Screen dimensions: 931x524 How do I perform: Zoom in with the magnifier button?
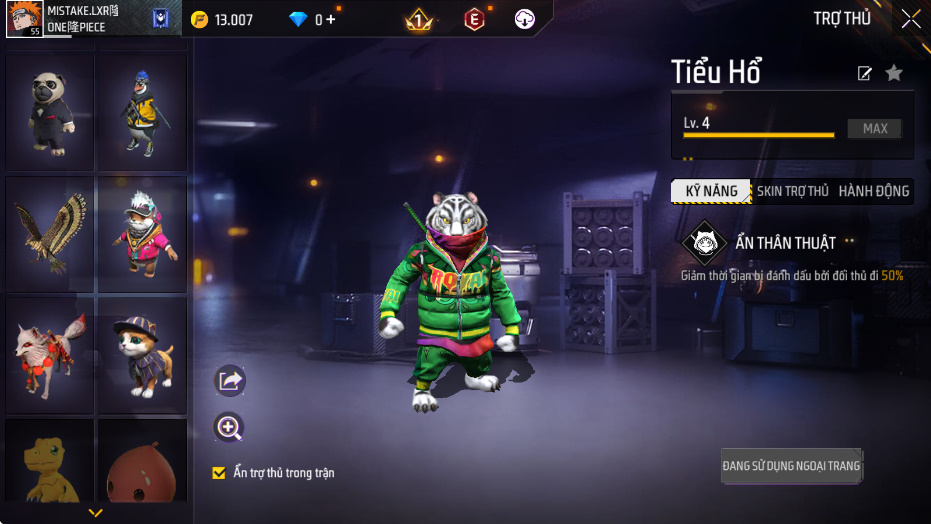pyautogui.click(x=230, y=428)
